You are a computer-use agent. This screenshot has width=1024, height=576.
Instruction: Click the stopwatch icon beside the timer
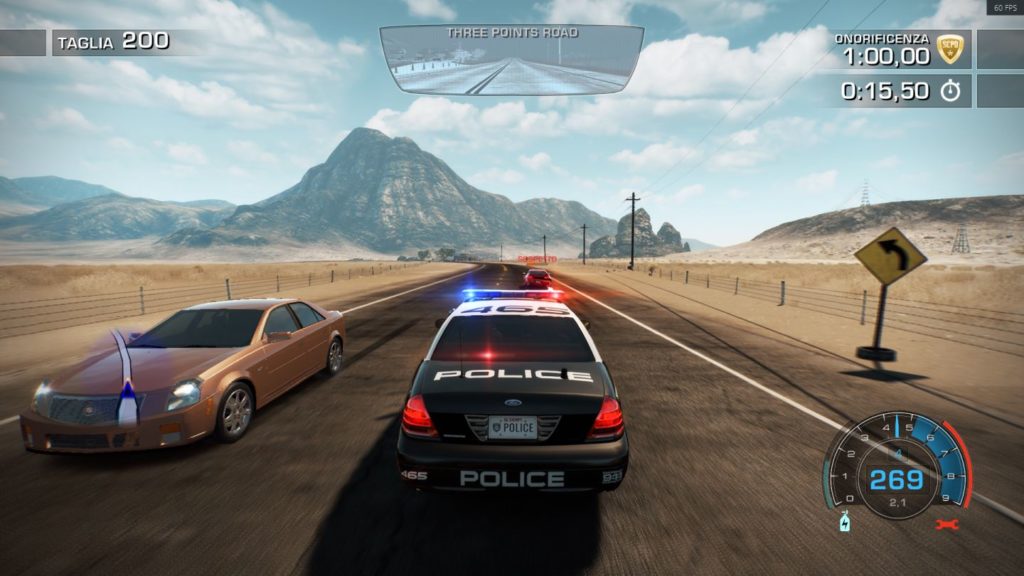click(950, 91)
